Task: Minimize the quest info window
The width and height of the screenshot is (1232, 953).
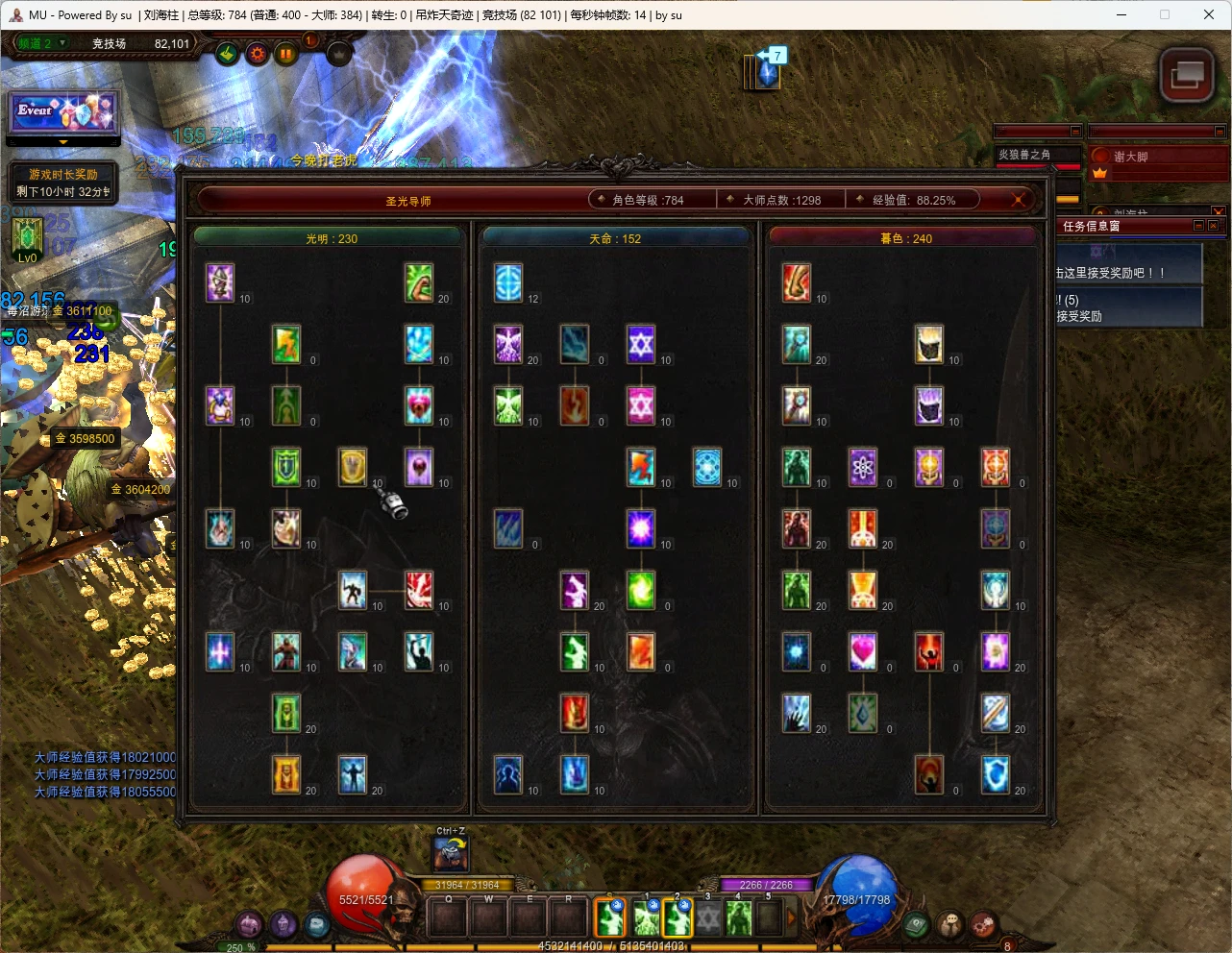Action: [1198, 226]
